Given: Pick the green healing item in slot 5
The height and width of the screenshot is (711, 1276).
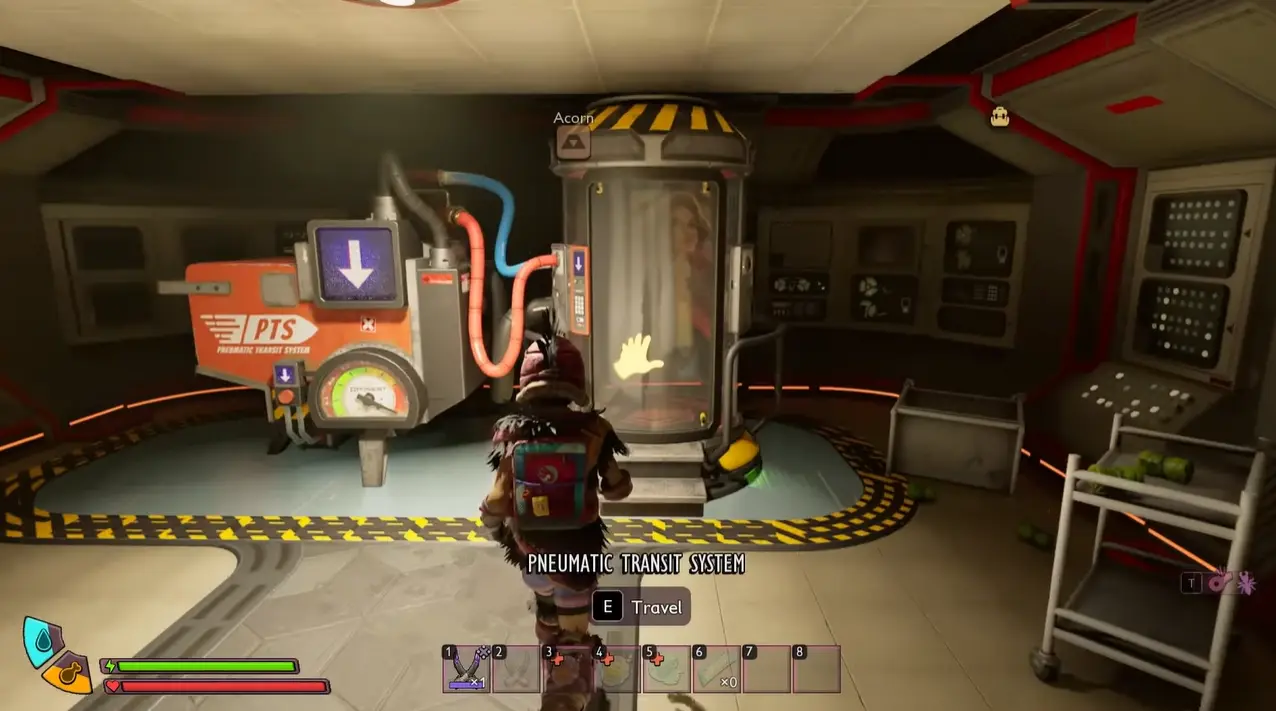Looking at the screenshot, I should point(667,669).
